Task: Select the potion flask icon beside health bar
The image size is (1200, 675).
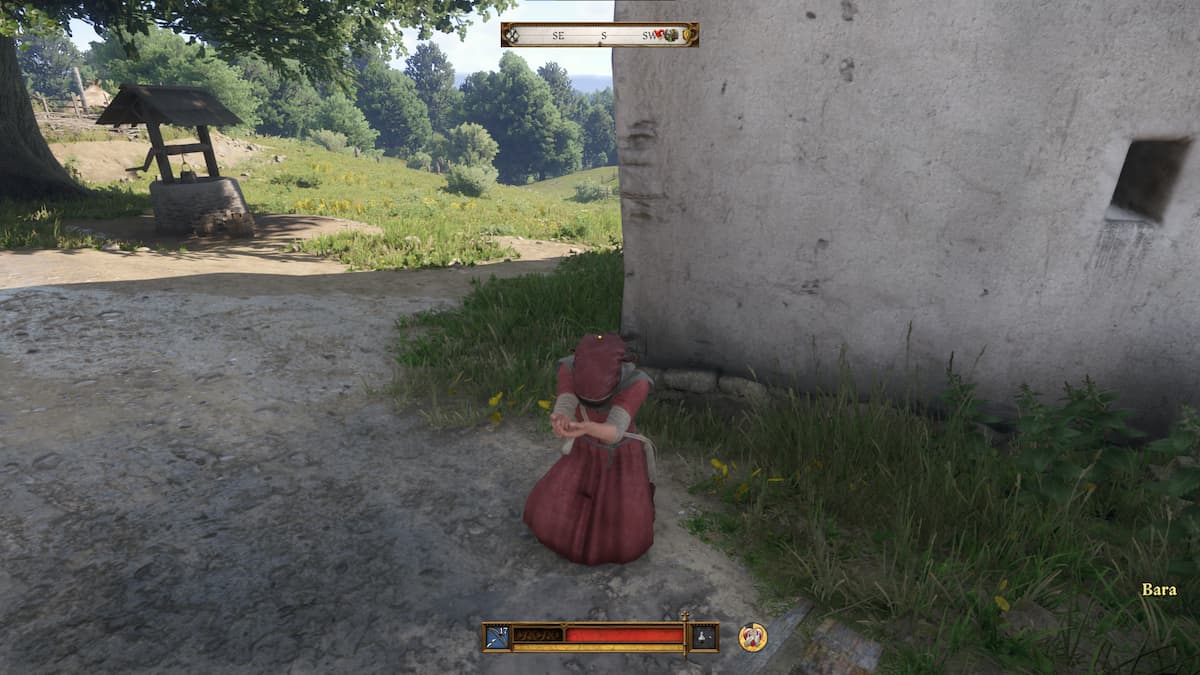Action: tap(704, 637)
